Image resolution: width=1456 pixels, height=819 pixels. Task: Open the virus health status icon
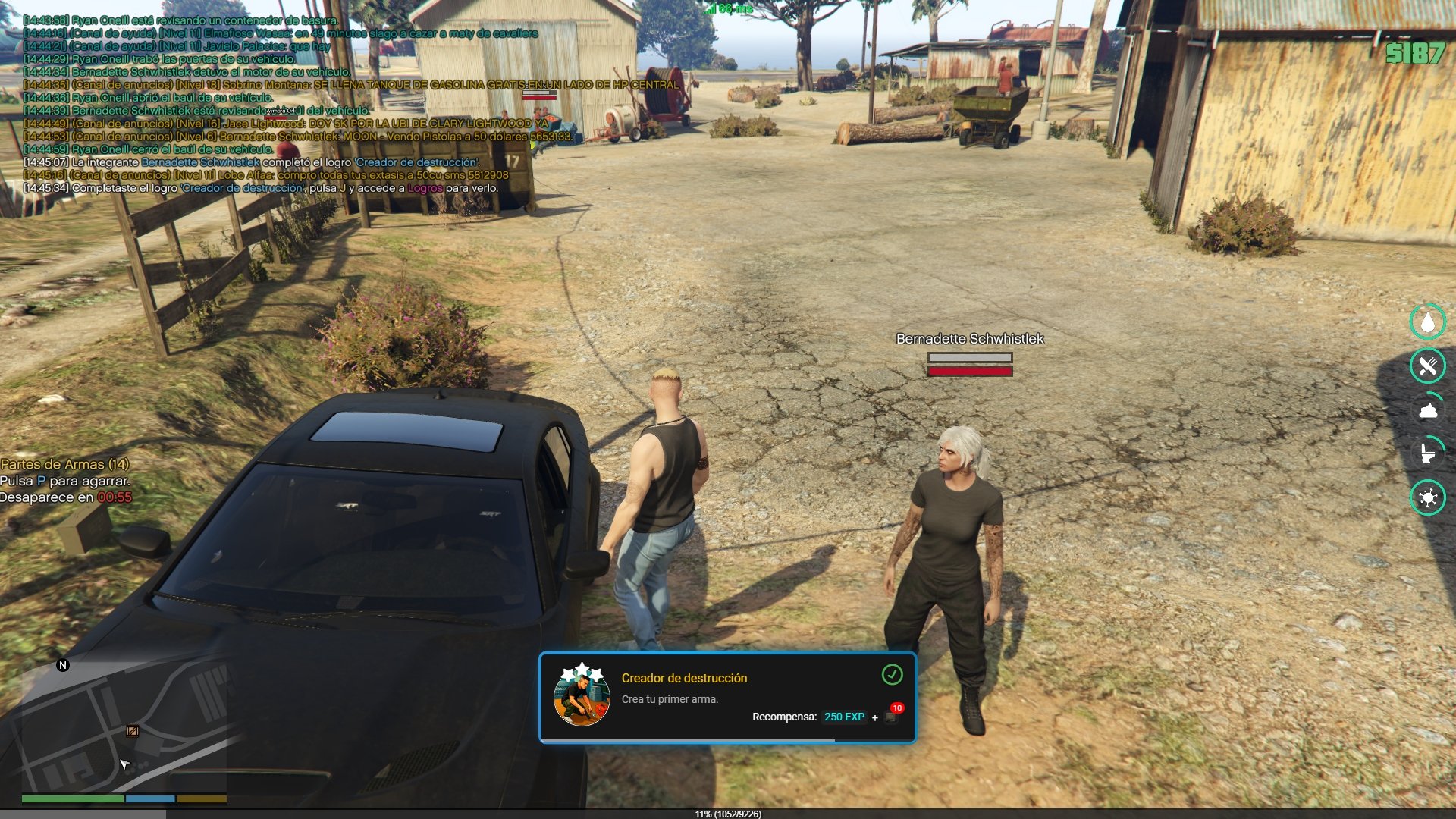1427,498
